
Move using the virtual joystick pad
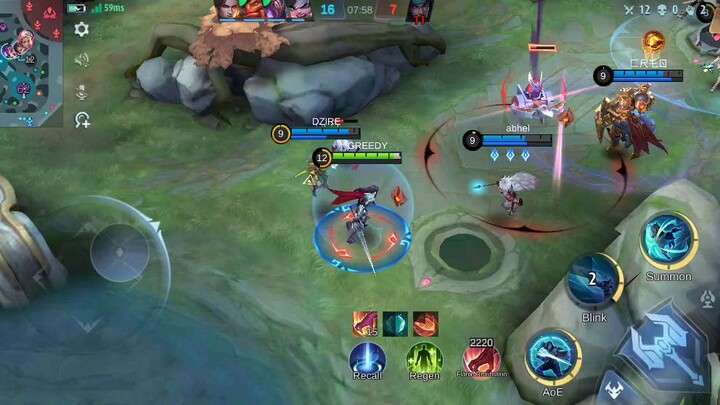pyautogui.click(x=119, y=251)
